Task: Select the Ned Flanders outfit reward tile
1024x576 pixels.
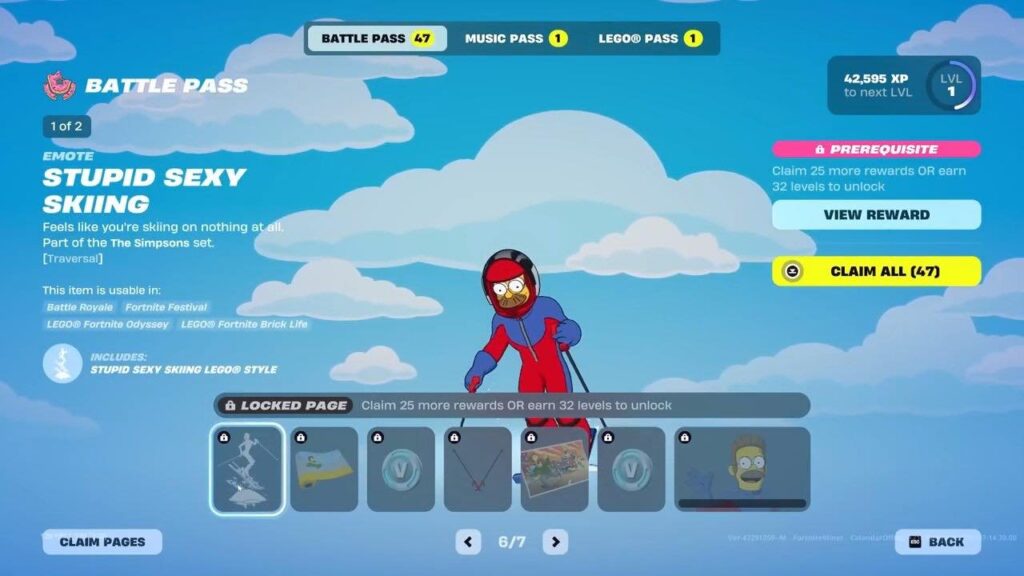Action: (x=742, y=469)
